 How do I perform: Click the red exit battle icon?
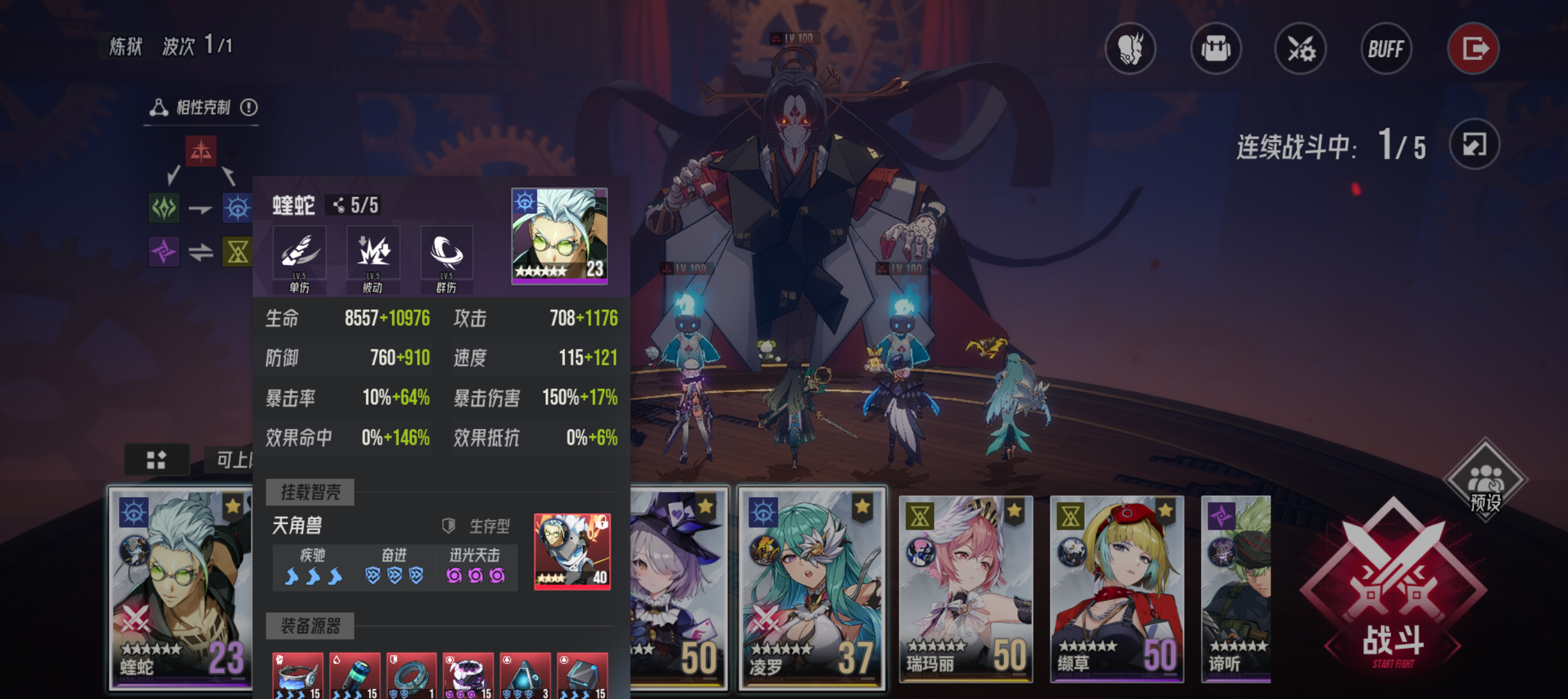click(x=1474, y=48)
